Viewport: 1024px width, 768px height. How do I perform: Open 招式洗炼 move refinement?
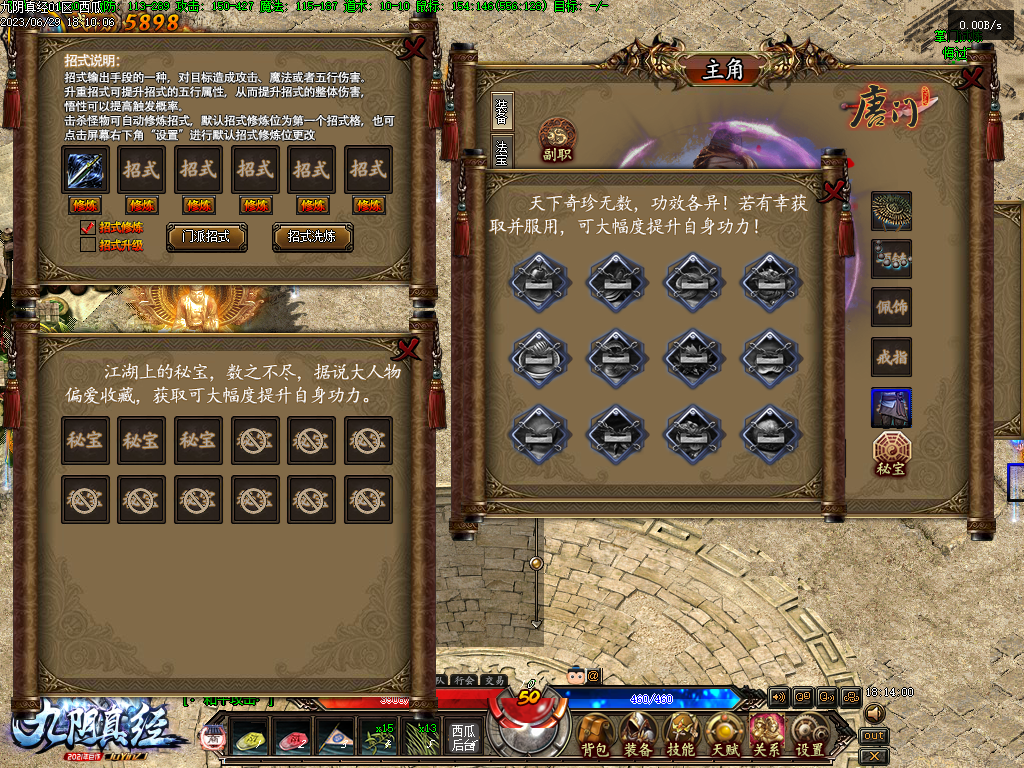tap(312, 237)
